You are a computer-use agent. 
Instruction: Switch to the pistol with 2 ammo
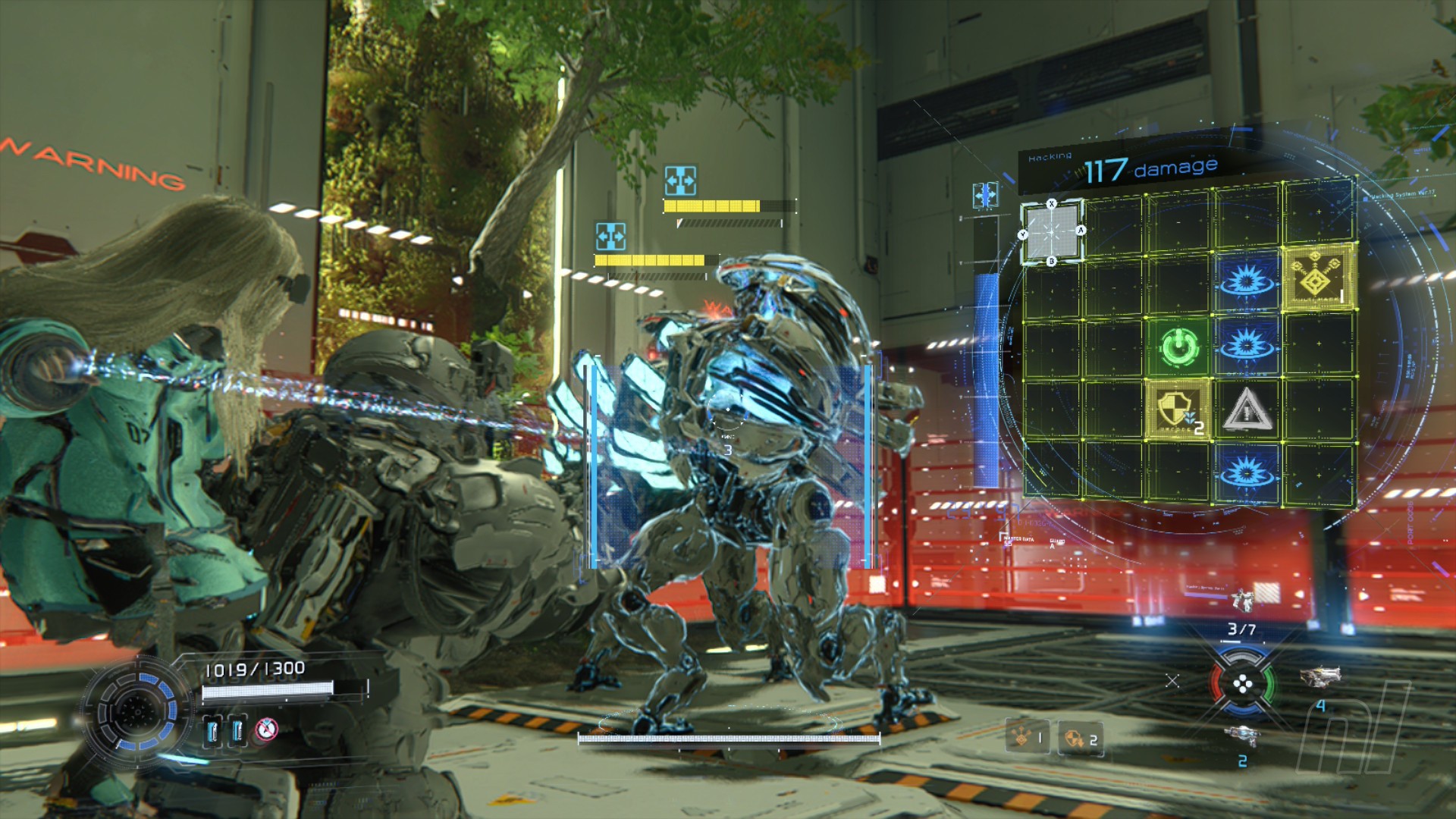1242,736
